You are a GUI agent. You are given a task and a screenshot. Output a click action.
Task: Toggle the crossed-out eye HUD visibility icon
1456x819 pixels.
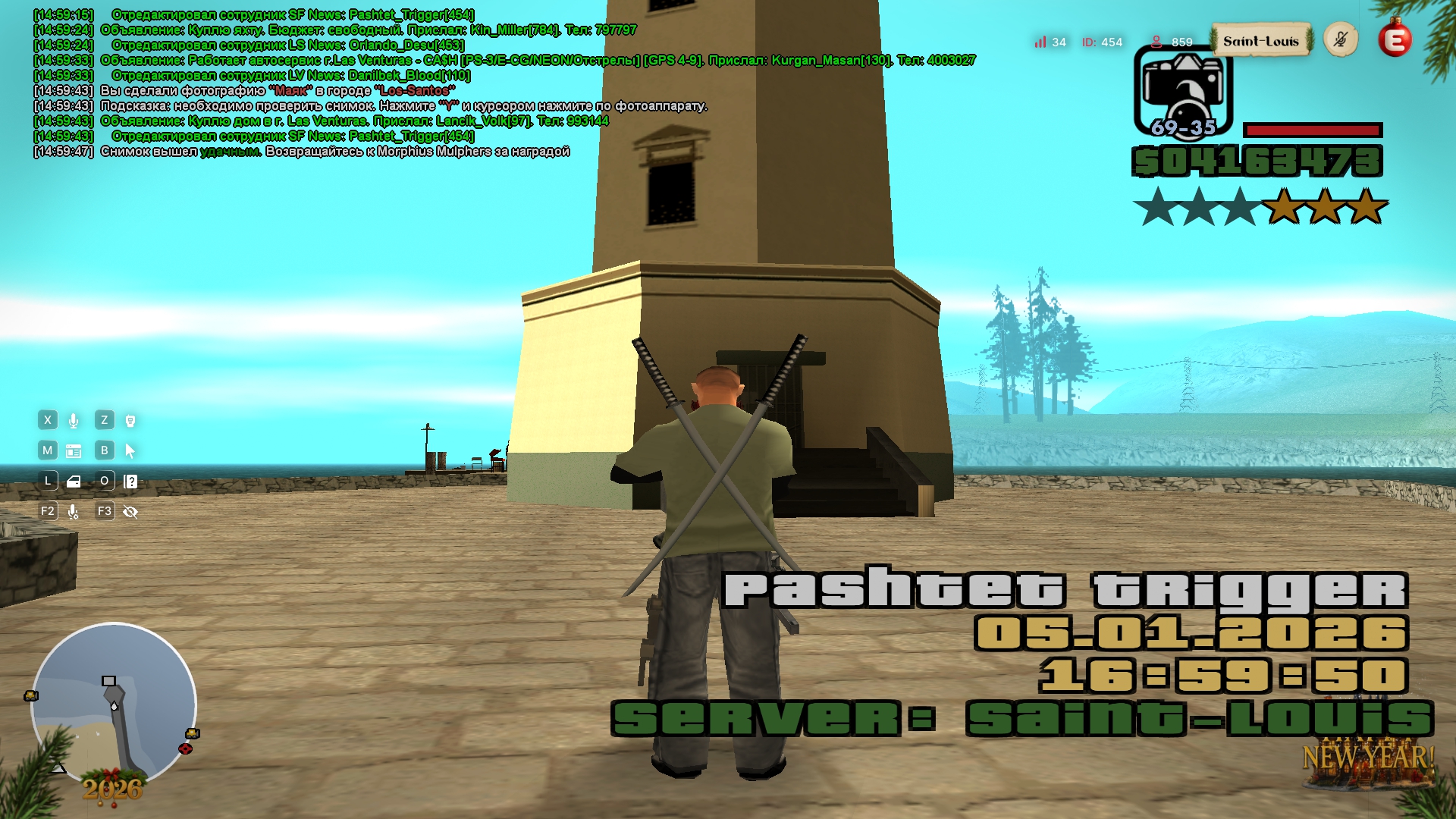tap(130, 512)
